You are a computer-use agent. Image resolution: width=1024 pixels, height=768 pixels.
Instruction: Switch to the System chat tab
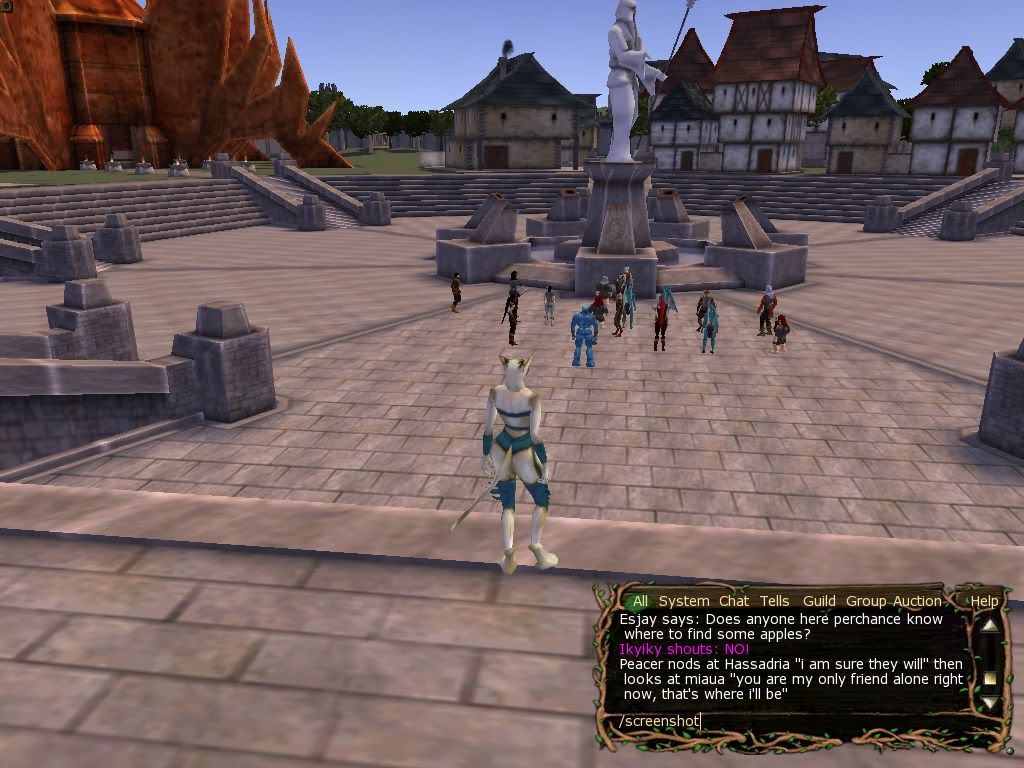pyautogui.click(x=684, y=601)
